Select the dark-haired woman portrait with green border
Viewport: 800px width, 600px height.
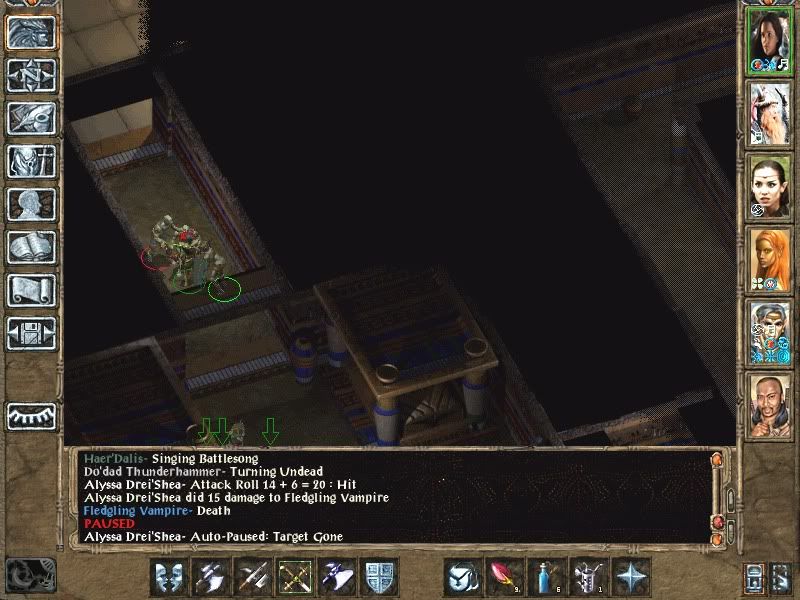click(770, 40)
